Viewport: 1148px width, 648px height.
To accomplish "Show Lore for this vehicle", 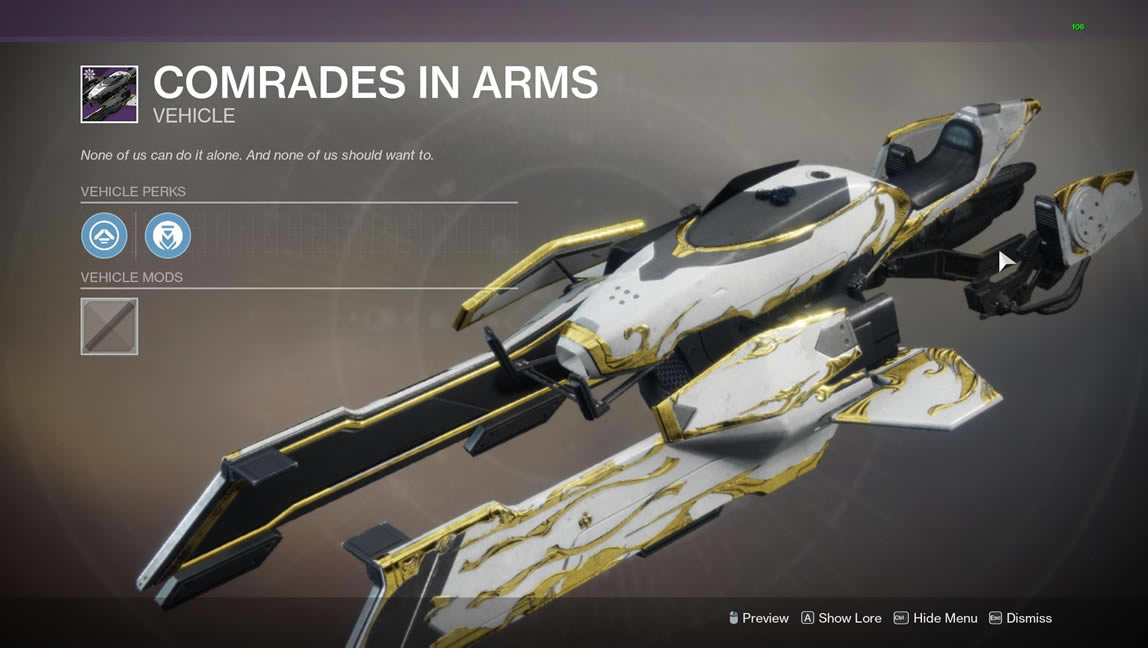I will (x=841, y=618).
